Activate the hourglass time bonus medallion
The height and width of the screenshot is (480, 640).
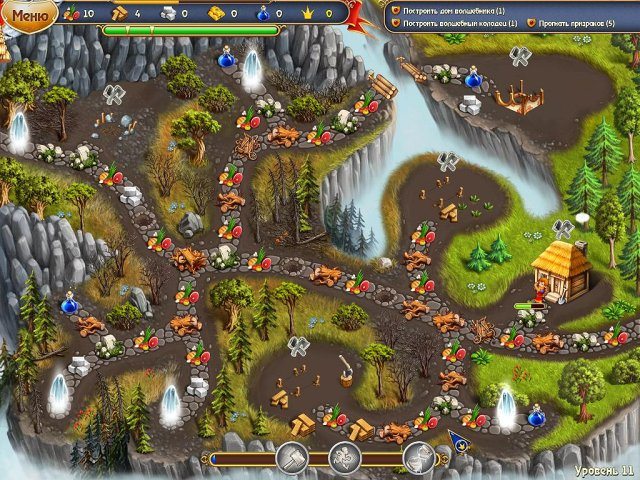click(418, 458)
